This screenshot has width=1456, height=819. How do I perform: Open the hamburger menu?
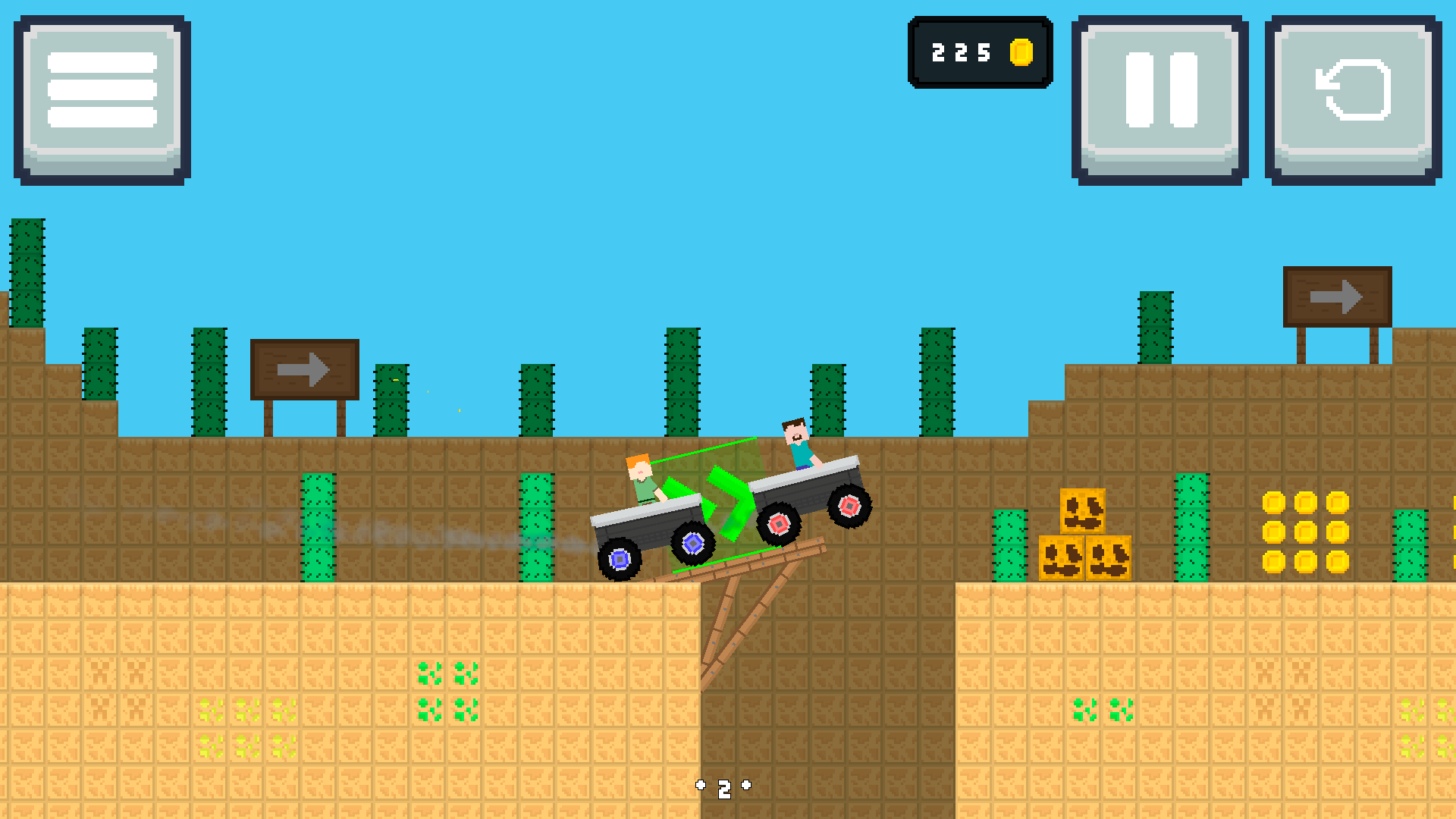point(102,91)
